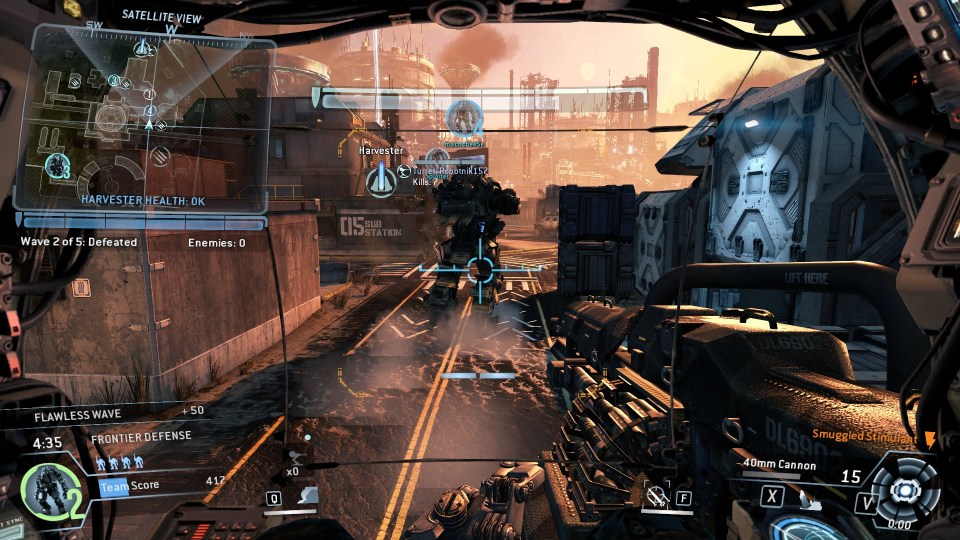Open the Satellite View minimap
960x540 pixels.
point(152,118)
